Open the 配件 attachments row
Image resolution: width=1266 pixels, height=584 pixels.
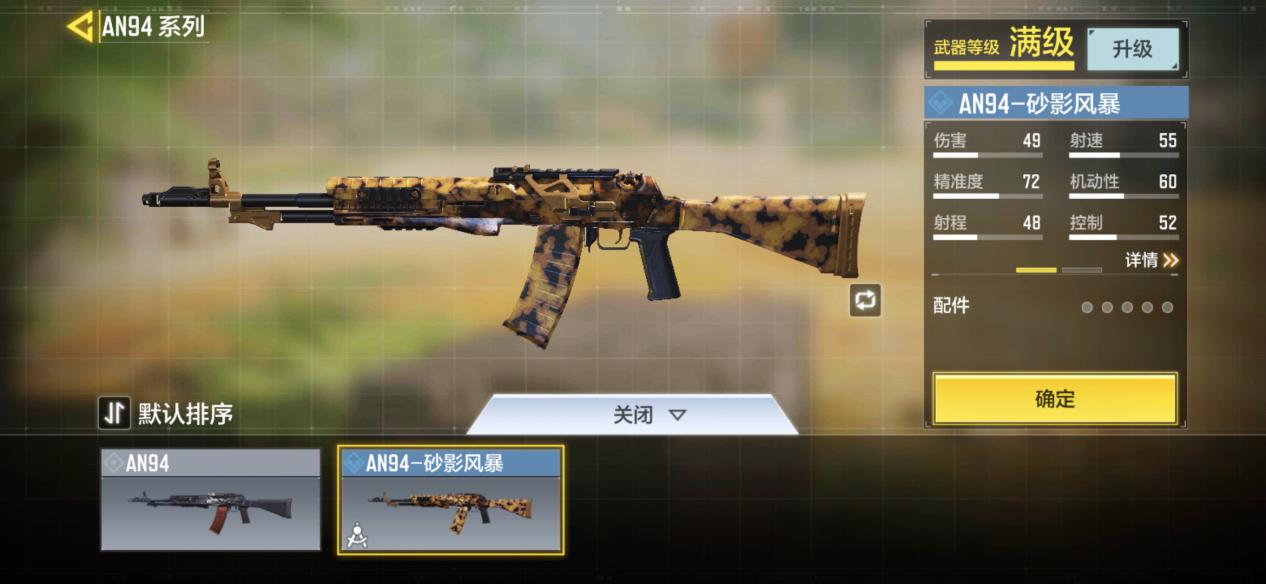[x=1054, y=307]
